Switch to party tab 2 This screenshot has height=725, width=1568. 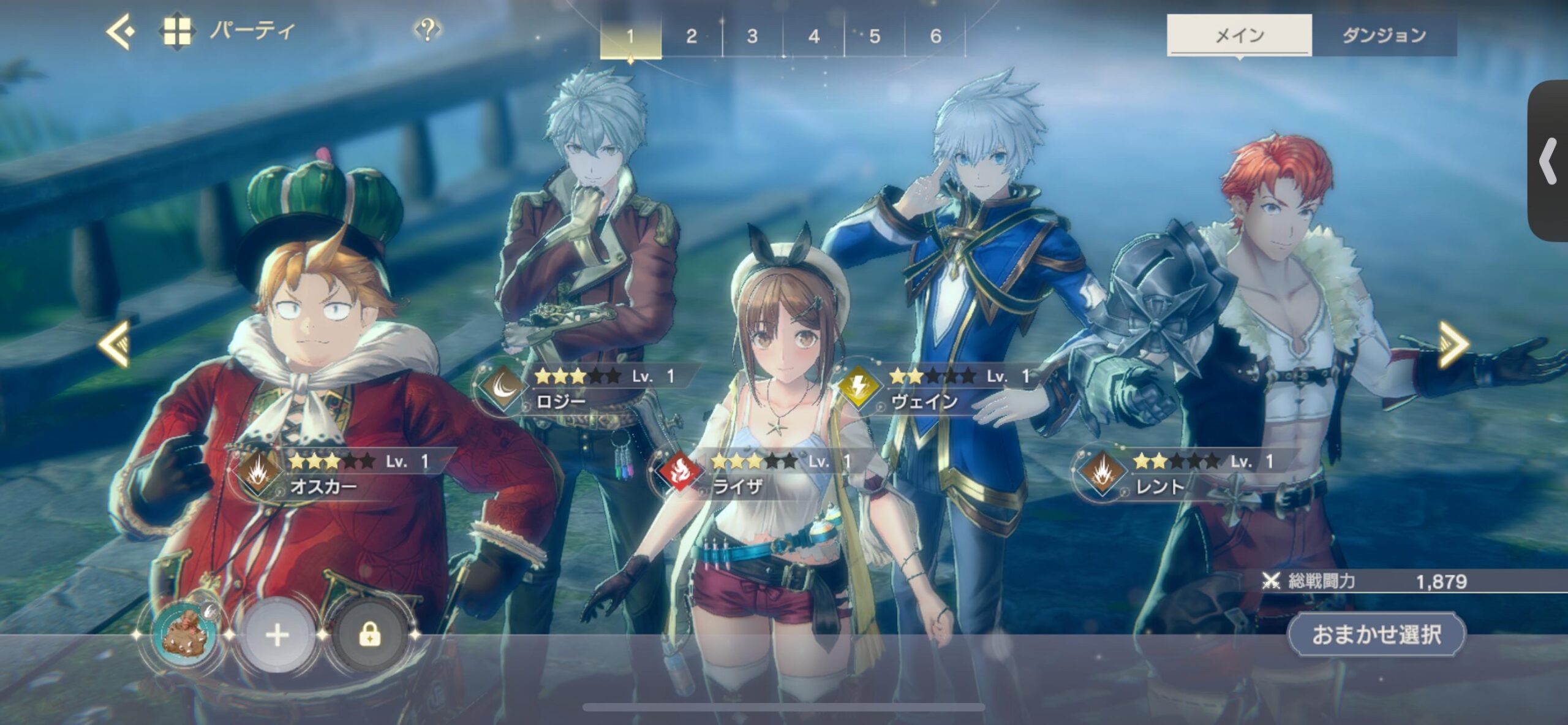click(692, 36)
